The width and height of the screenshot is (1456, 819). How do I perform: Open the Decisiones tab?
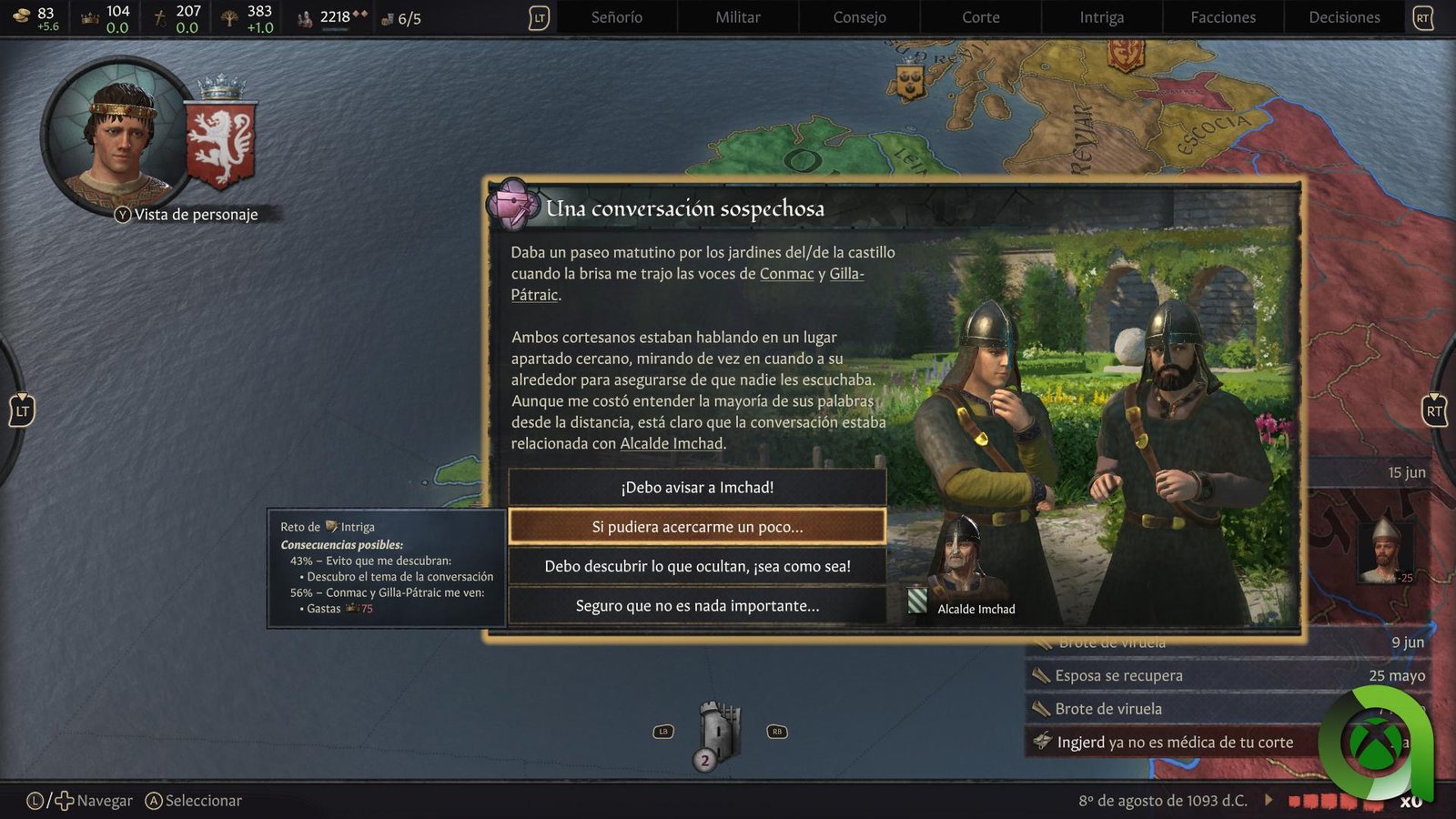(1344, 17)
